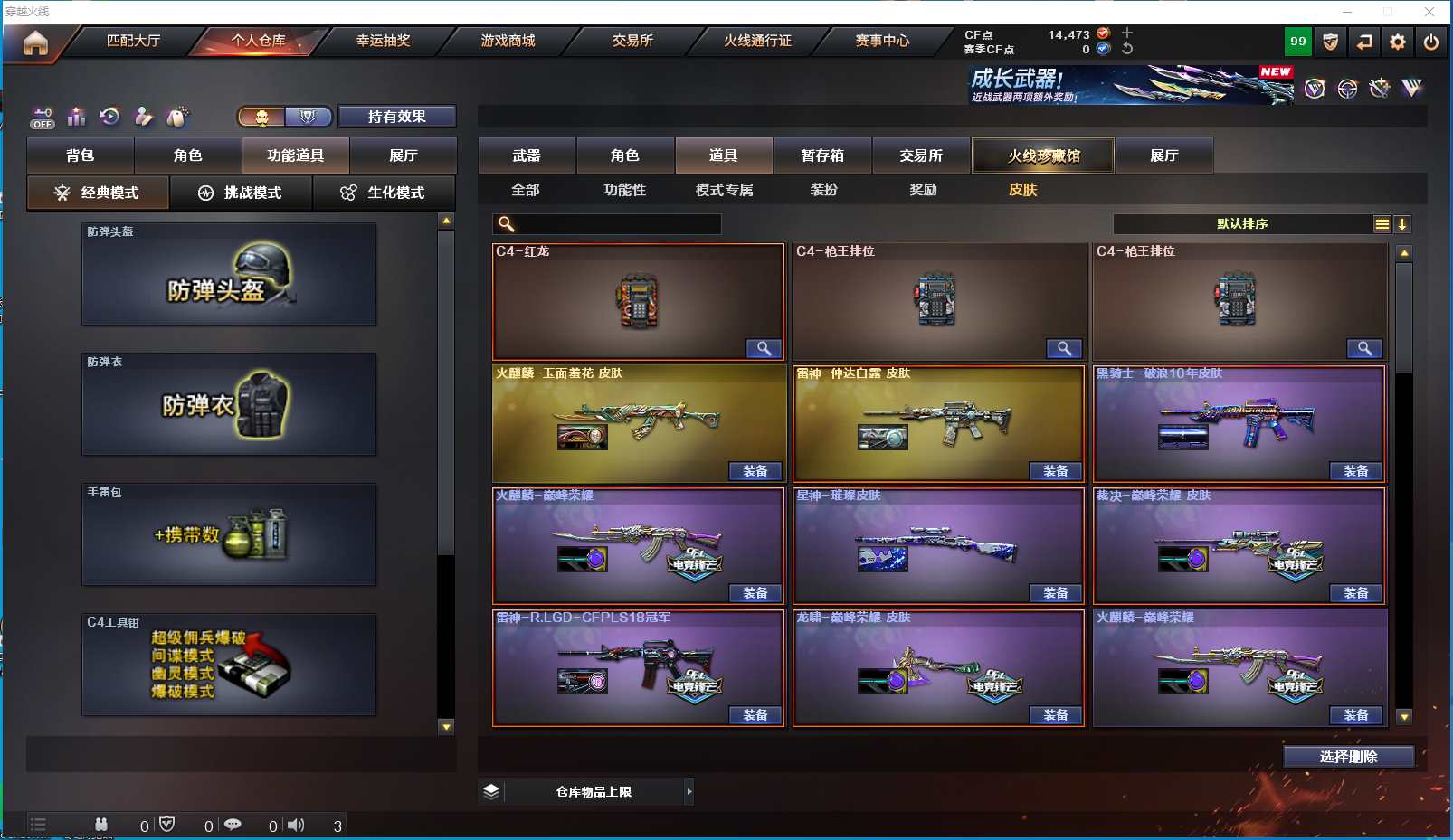Viewport: 1453px width, 840px height.
Task: Click the 选择删除 button
Action: coord(1348,757)
